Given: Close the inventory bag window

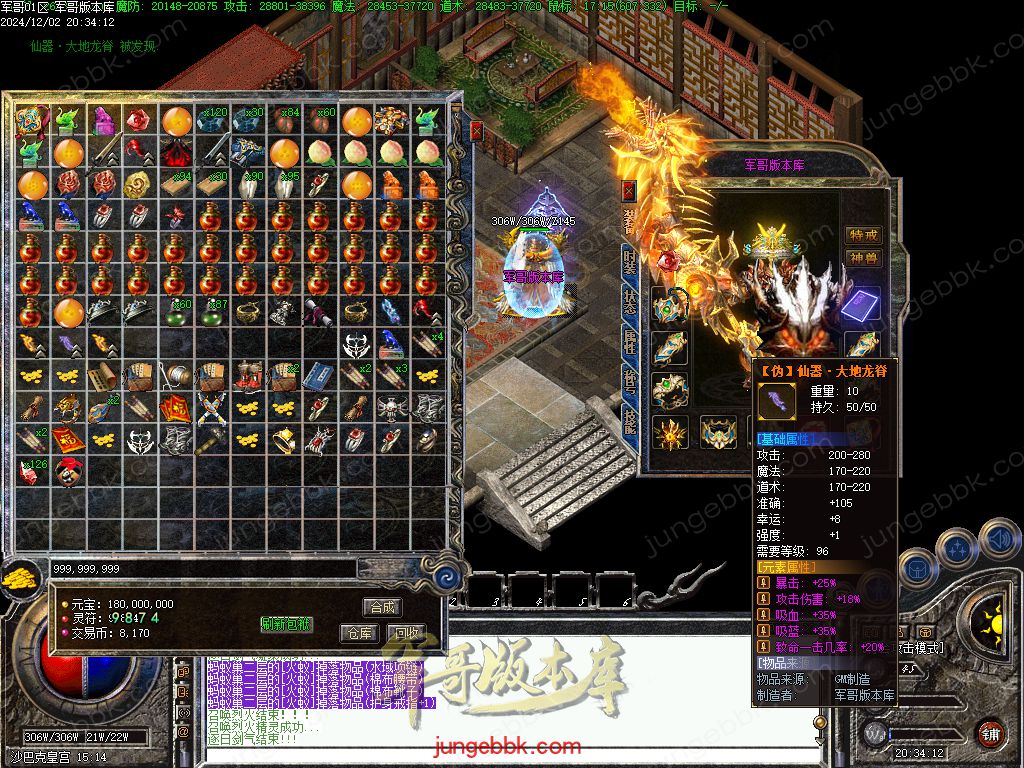Looking at the screenshot, I should tap(477, 131).
